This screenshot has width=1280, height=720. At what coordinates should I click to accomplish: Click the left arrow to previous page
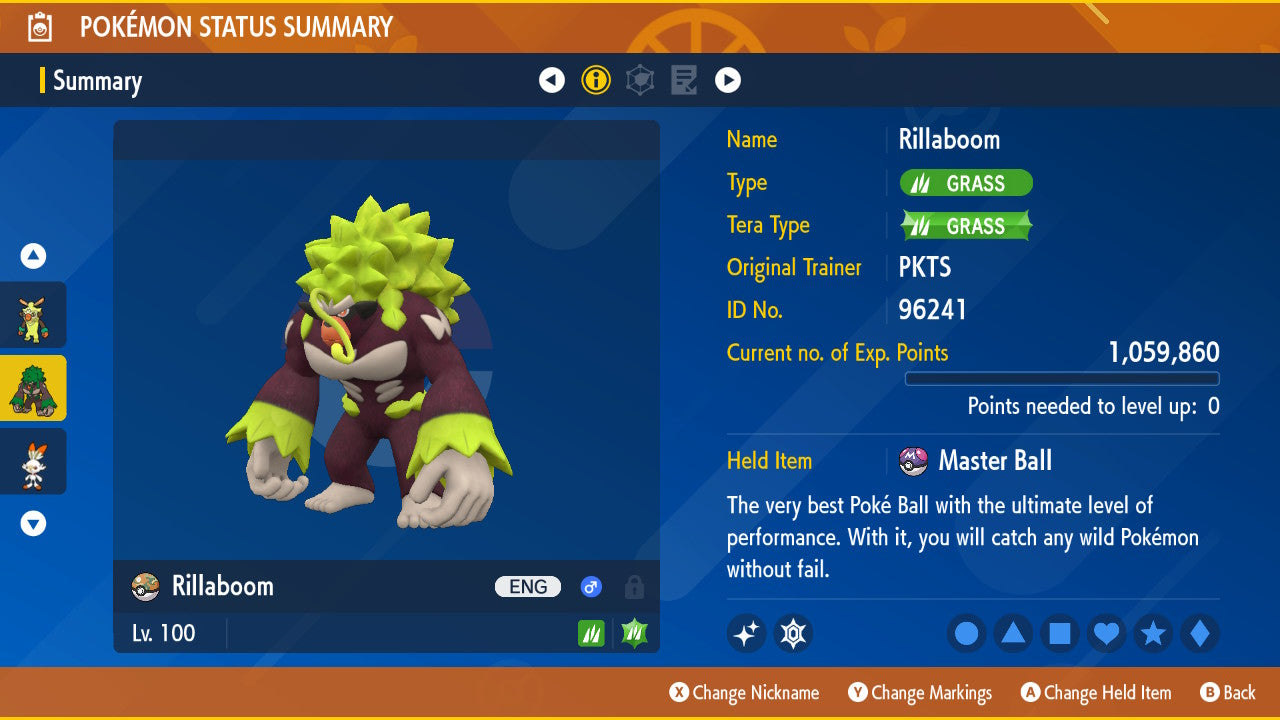(552, 79)
